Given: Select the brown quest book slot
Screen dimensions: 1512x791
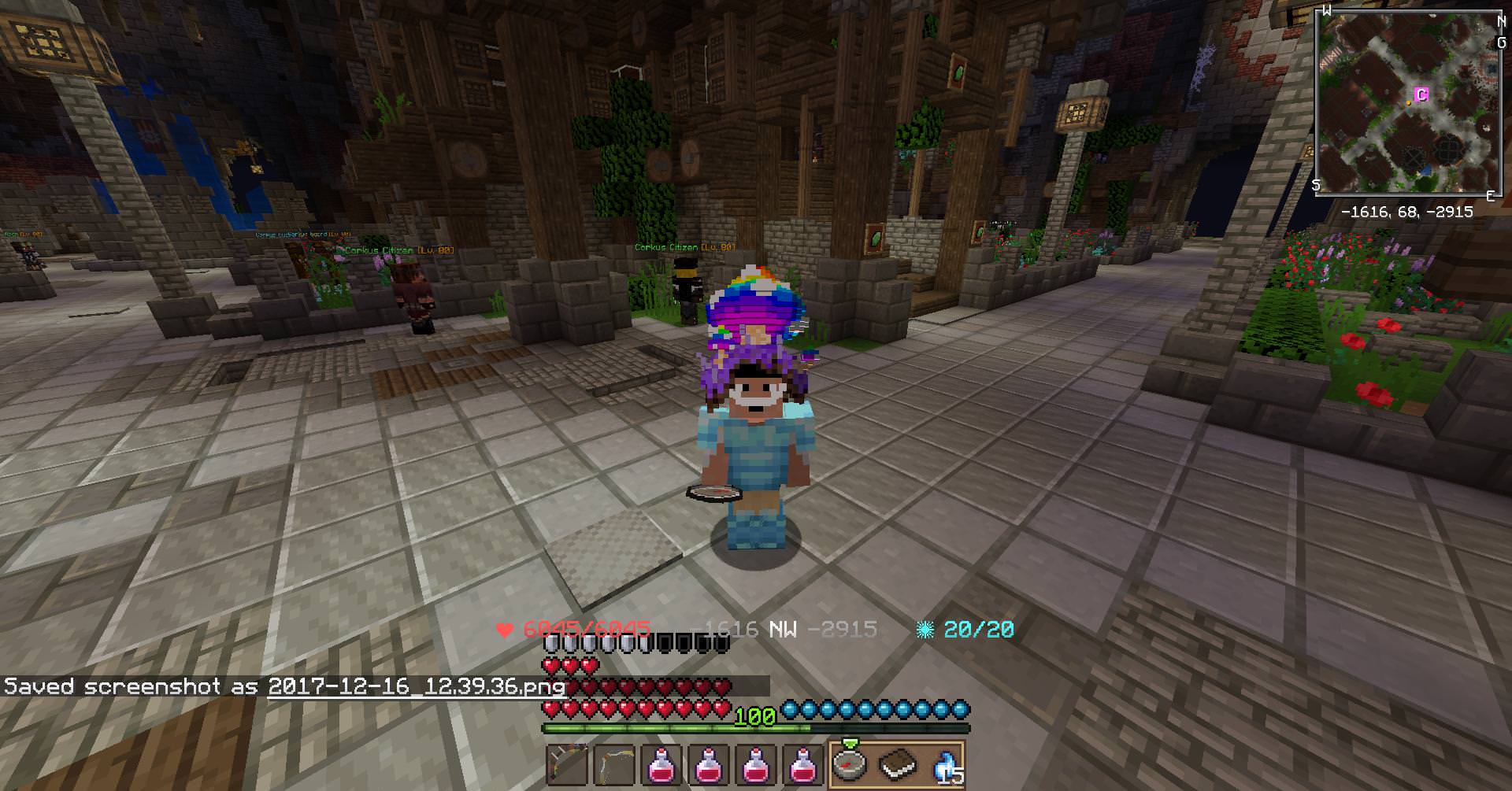Looking at the screenshot, I should pyautogui.click(x=897, y=764).
